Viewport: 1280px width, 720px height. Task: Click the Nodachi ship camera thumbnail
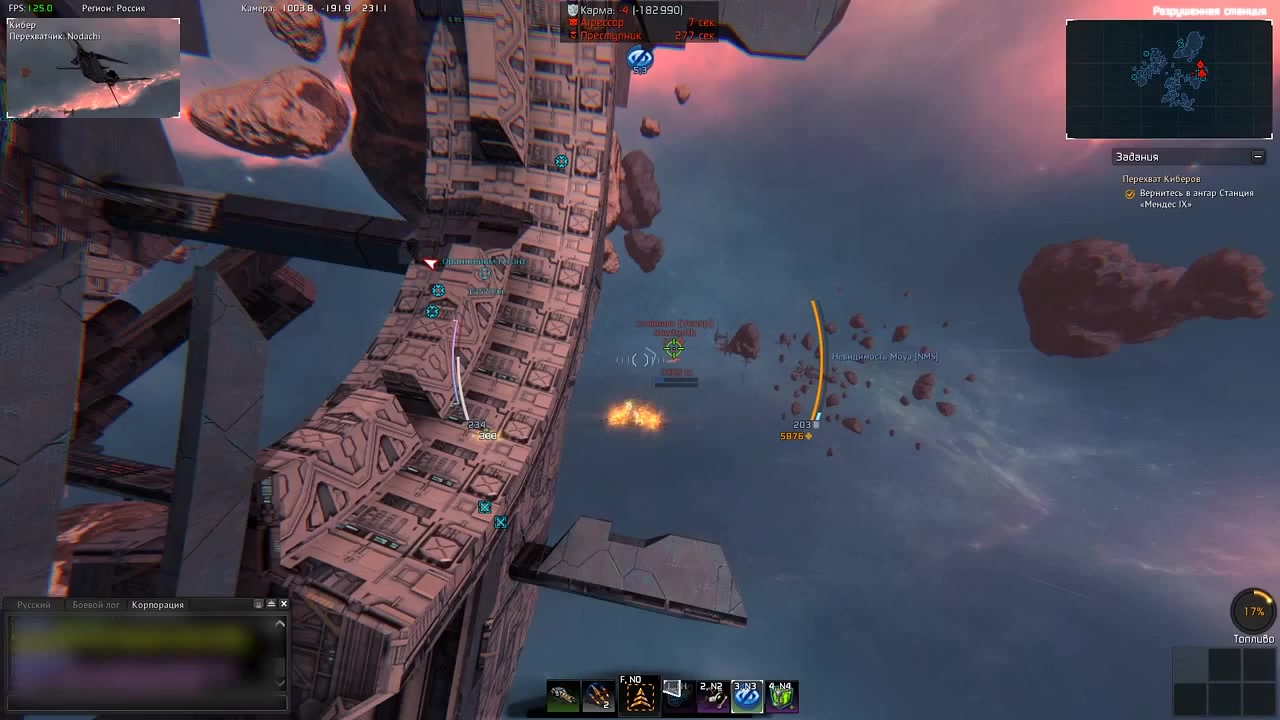(93, 68)
